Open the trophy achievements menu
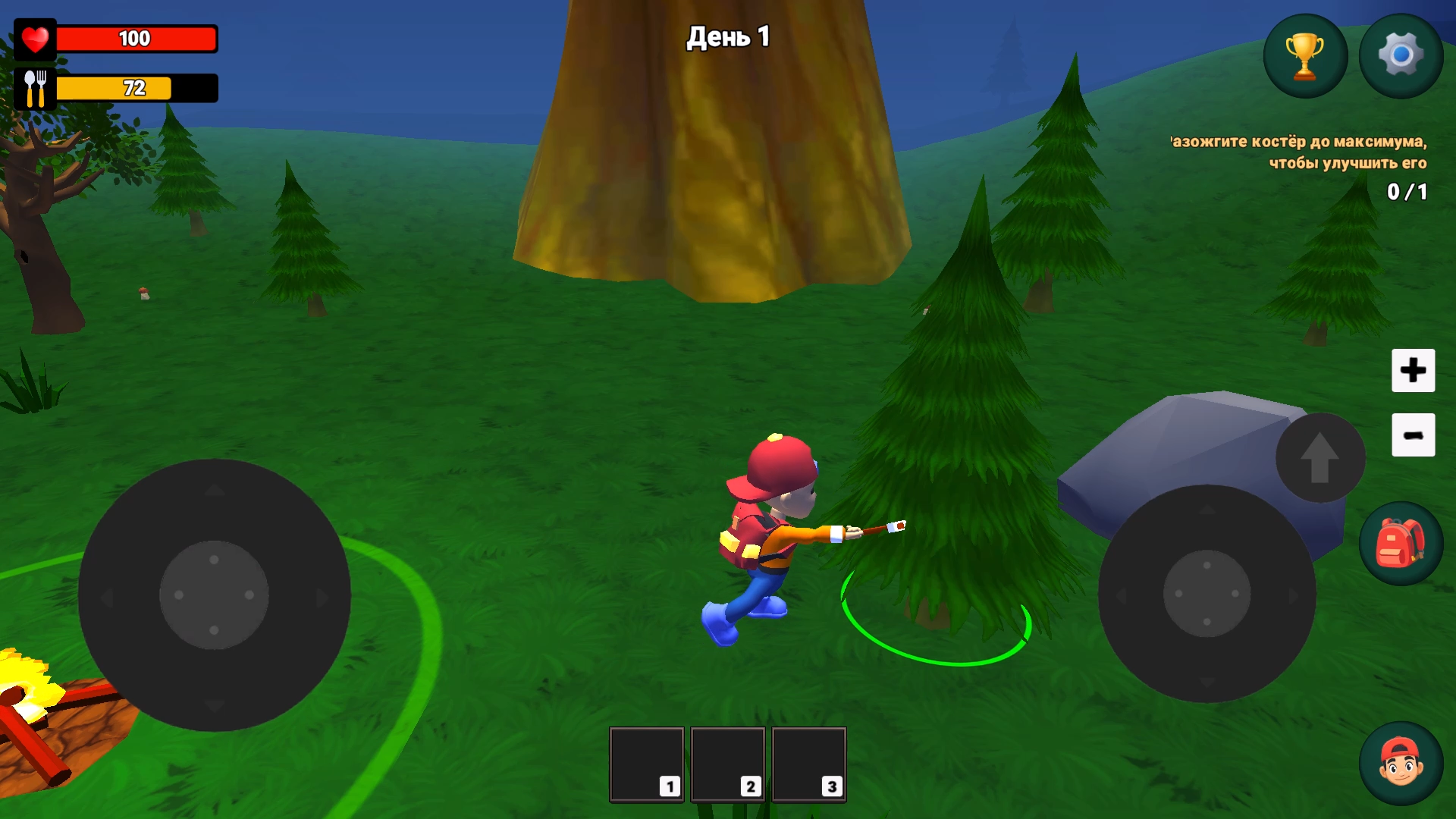The image size is (1456, 819). (1304, 55)
